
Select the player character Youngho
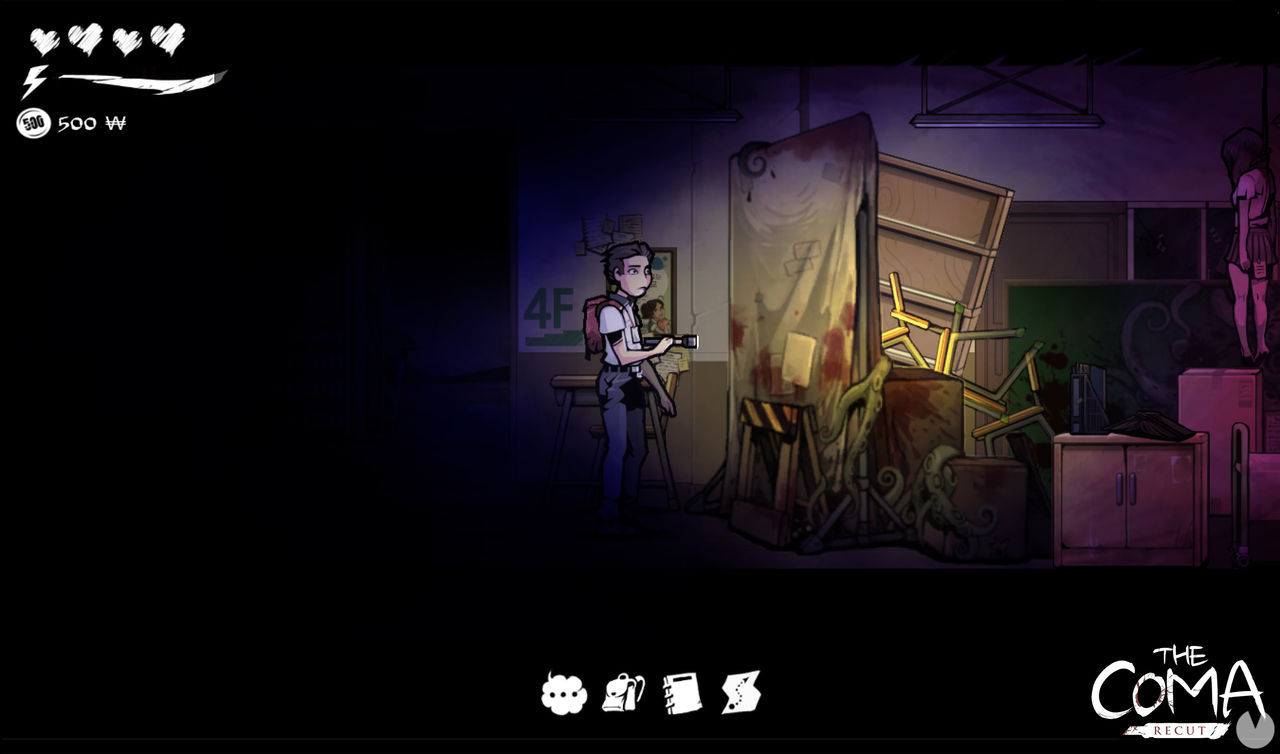tap(618, 370)
